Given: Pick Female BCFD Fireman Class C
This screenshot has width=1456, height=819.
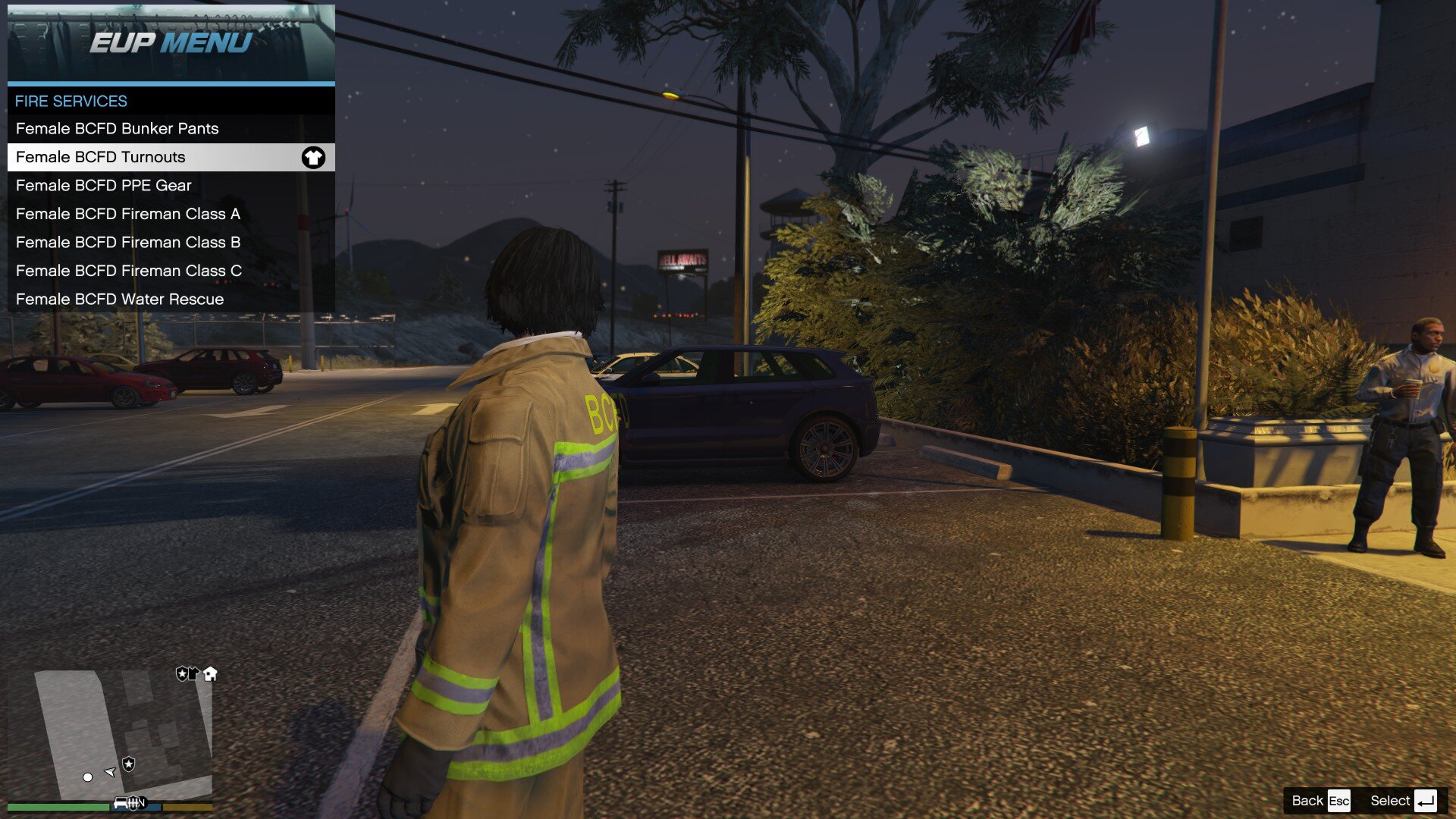Looking at the screenshot, I should pos(129,271).
